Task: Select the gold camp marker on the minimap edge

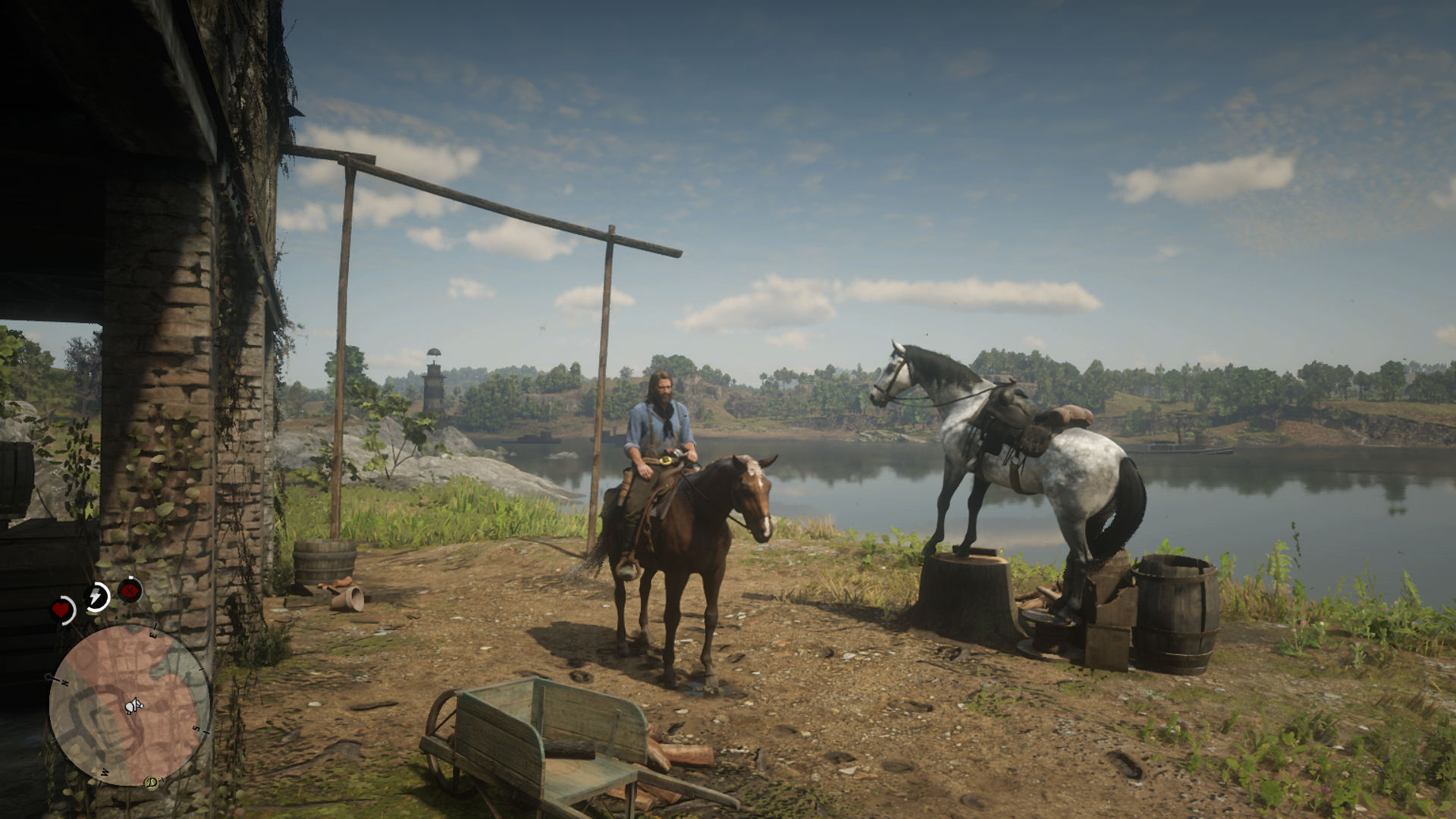Action: [151, 782]
